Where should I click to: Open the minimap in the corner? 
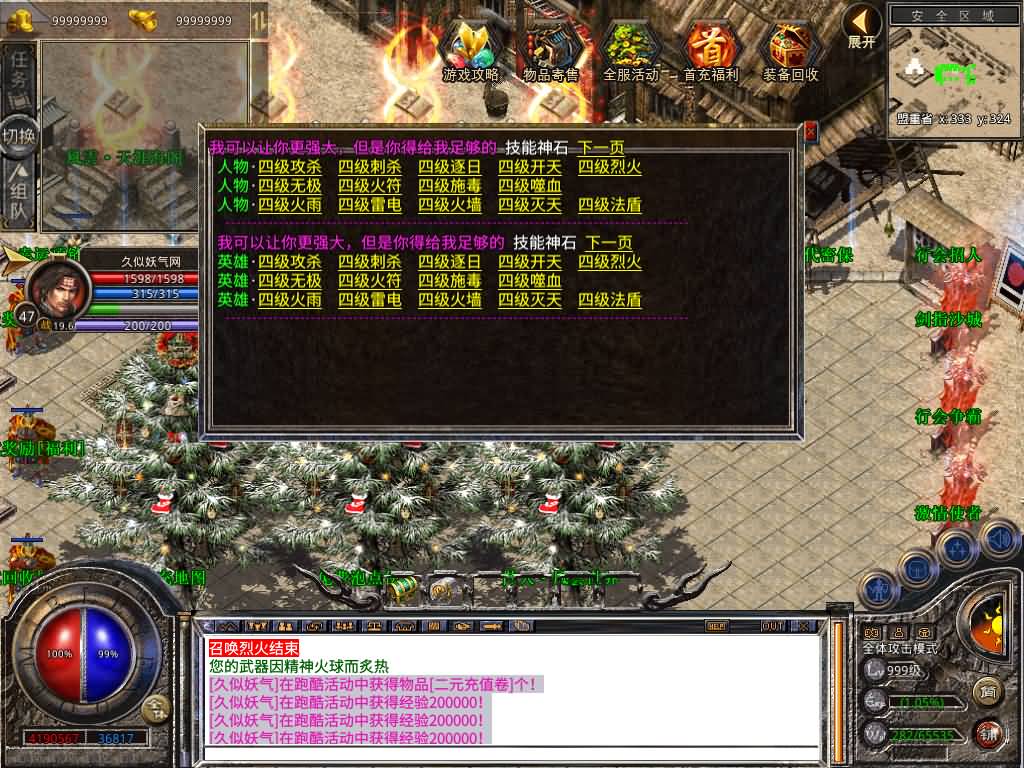[x=954, y=67]
